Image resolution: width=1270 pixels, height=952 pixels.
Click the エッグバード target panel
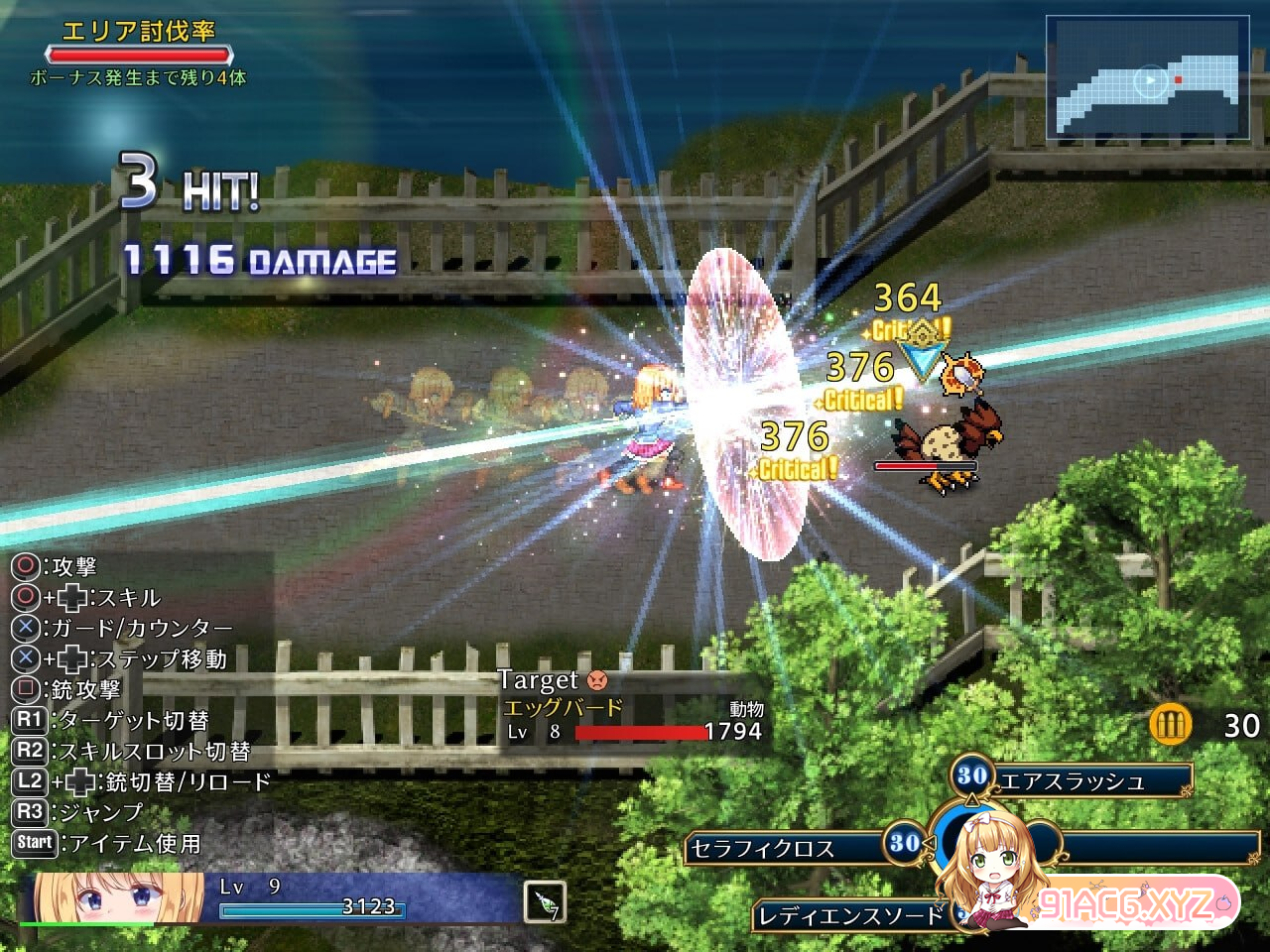click(632, 708)
